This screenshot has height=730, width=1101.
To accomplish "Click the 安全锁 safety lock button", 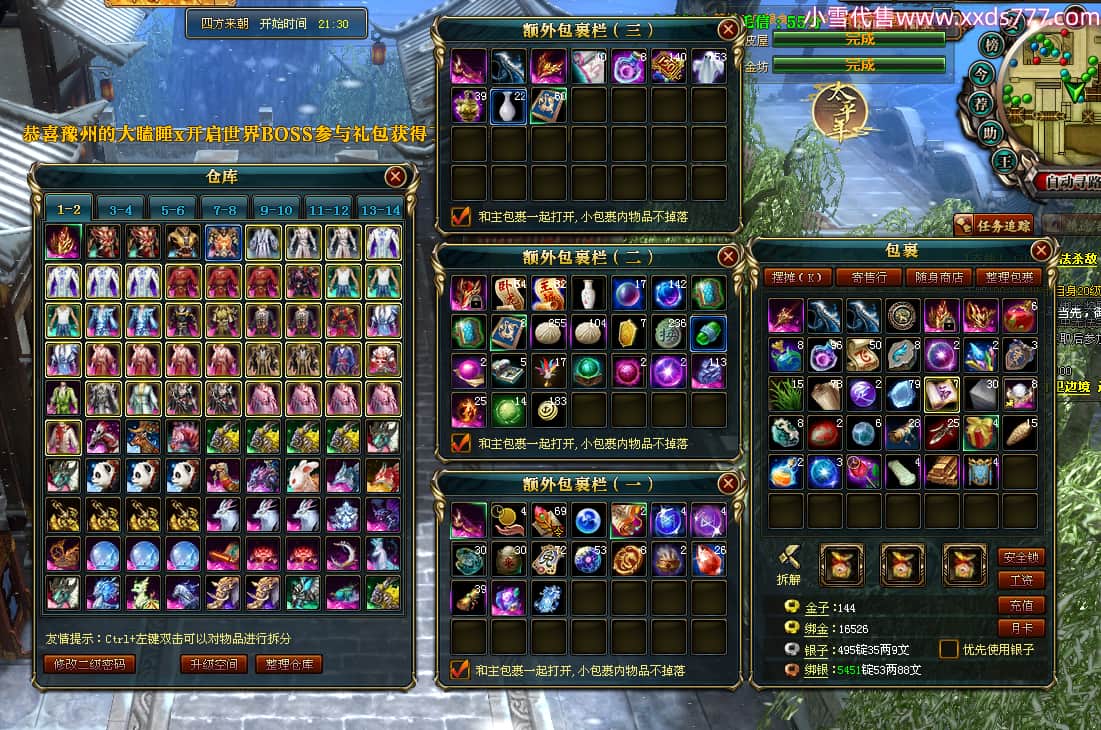I will point(1021,557).
